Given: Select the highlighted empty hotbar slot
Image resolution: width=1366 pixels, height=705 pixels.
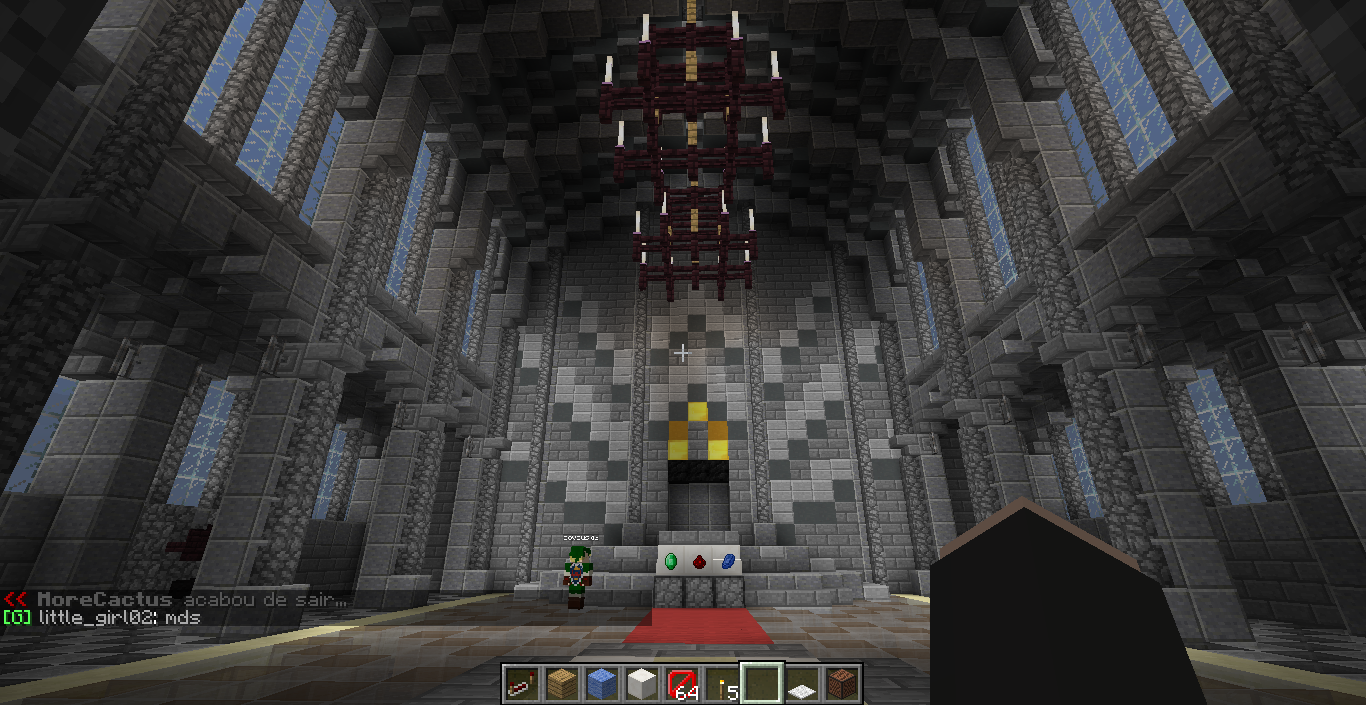Looking at the screenshot, I should tap(761, 684).
